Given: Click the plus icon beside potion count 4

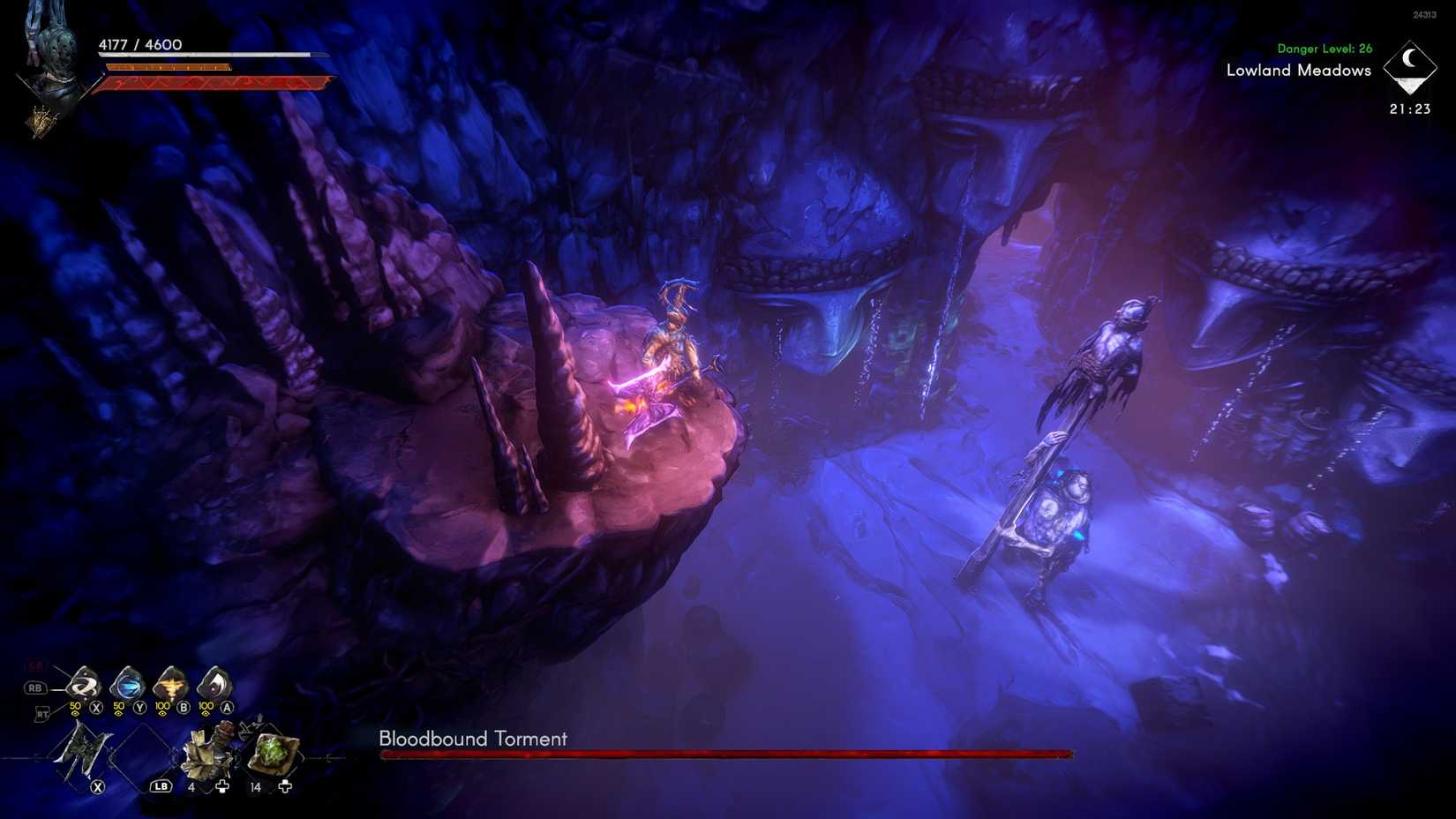Looking at the screenshot, I should 222,785.
